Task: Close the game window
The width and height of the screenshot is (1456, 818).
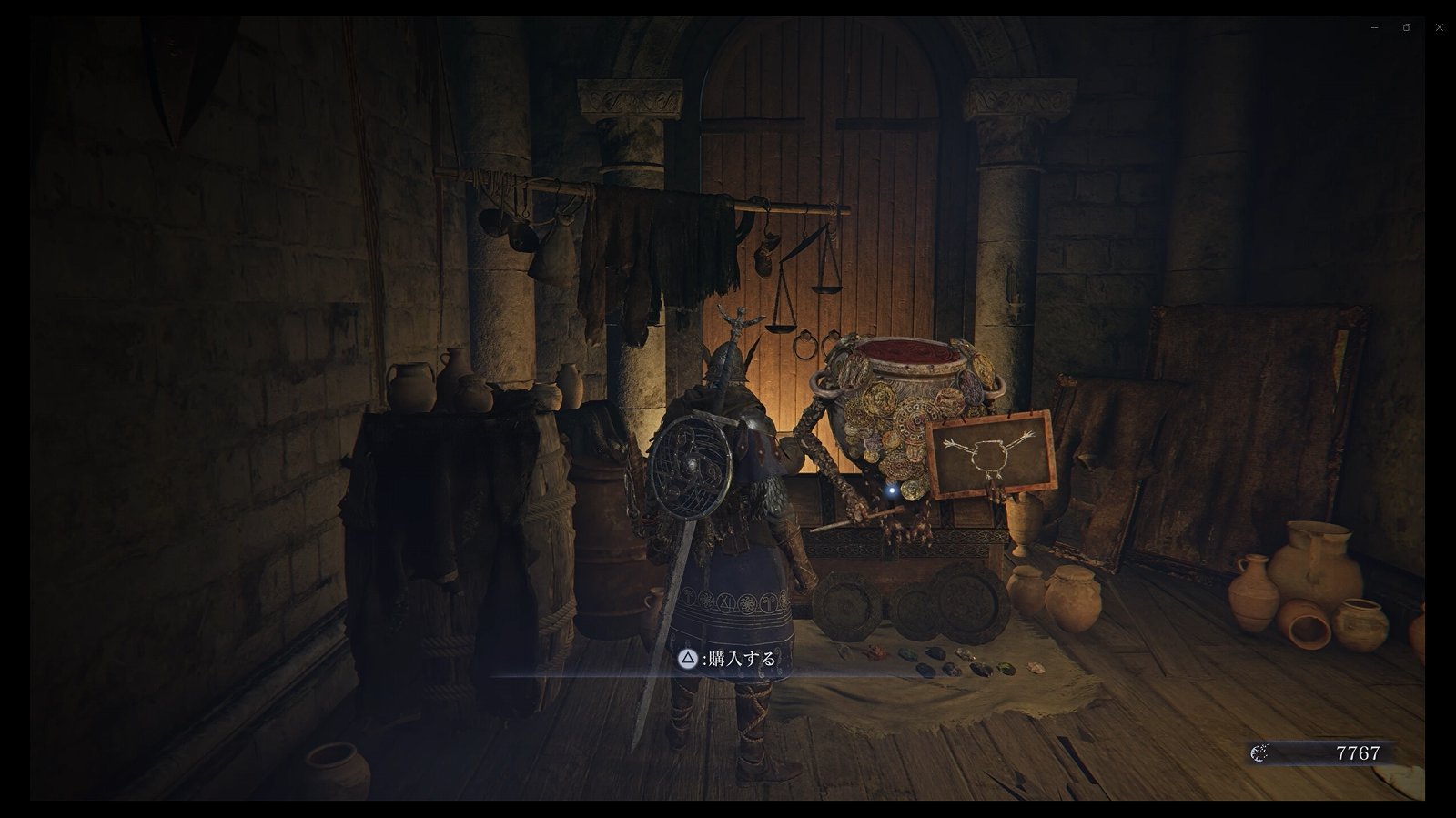Action: coord(1439,27)
